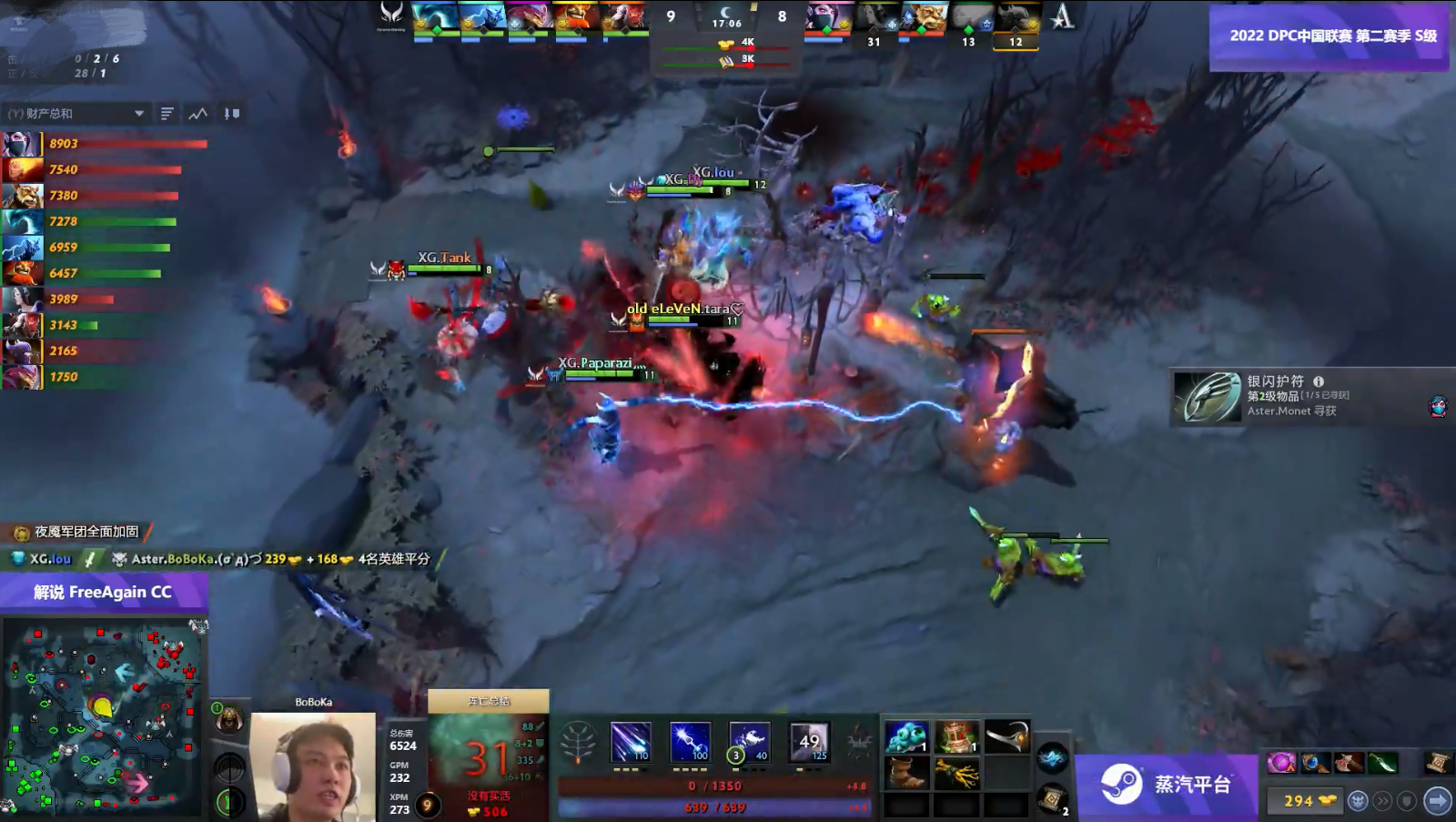Select the boots item in the hero inventory
The width and height of the screenshot is (1456, 822).
908,772
